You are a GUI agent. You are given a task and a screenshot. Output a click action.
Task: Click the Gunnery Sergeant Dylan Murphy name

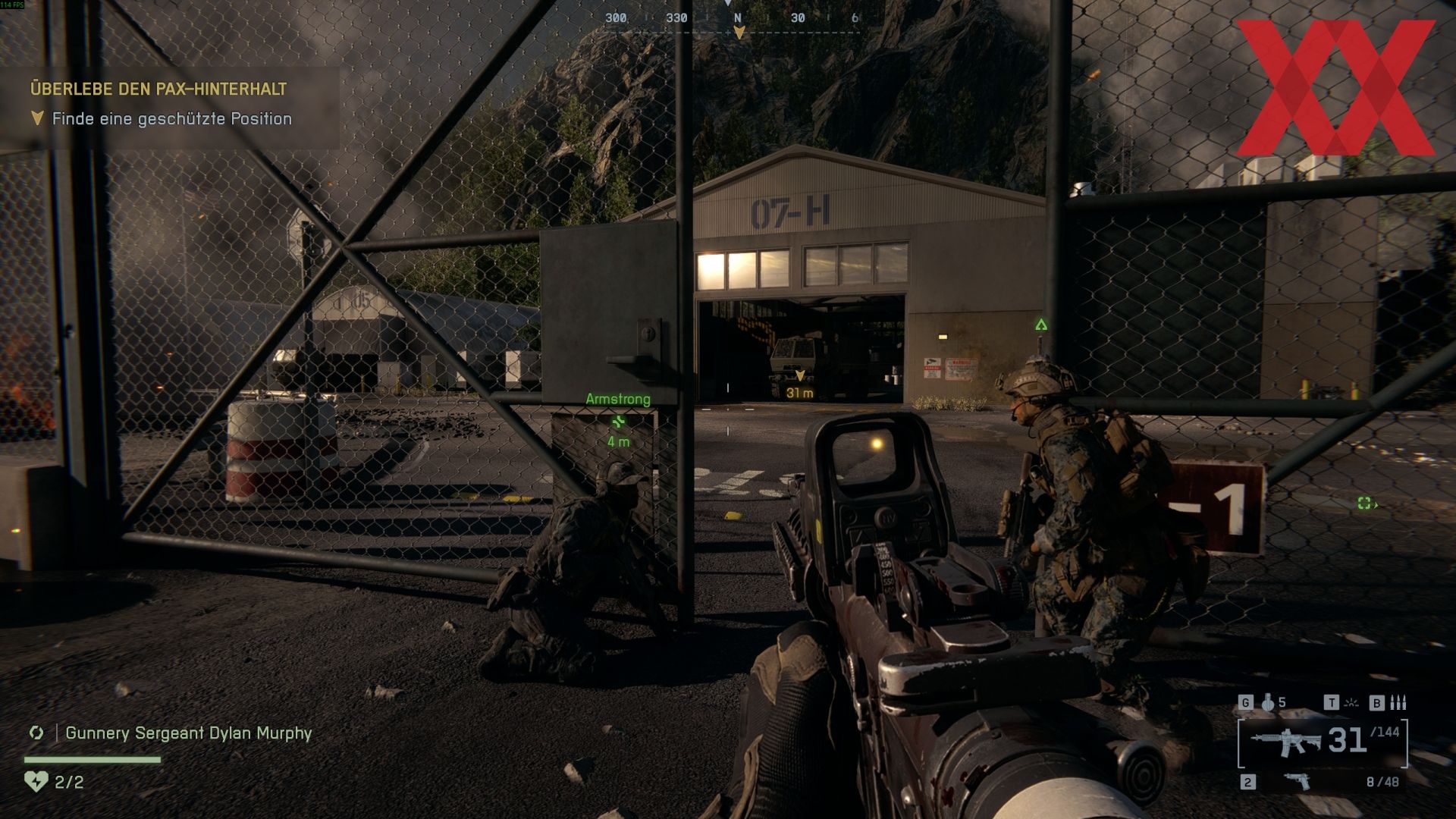tap(189, 733)
